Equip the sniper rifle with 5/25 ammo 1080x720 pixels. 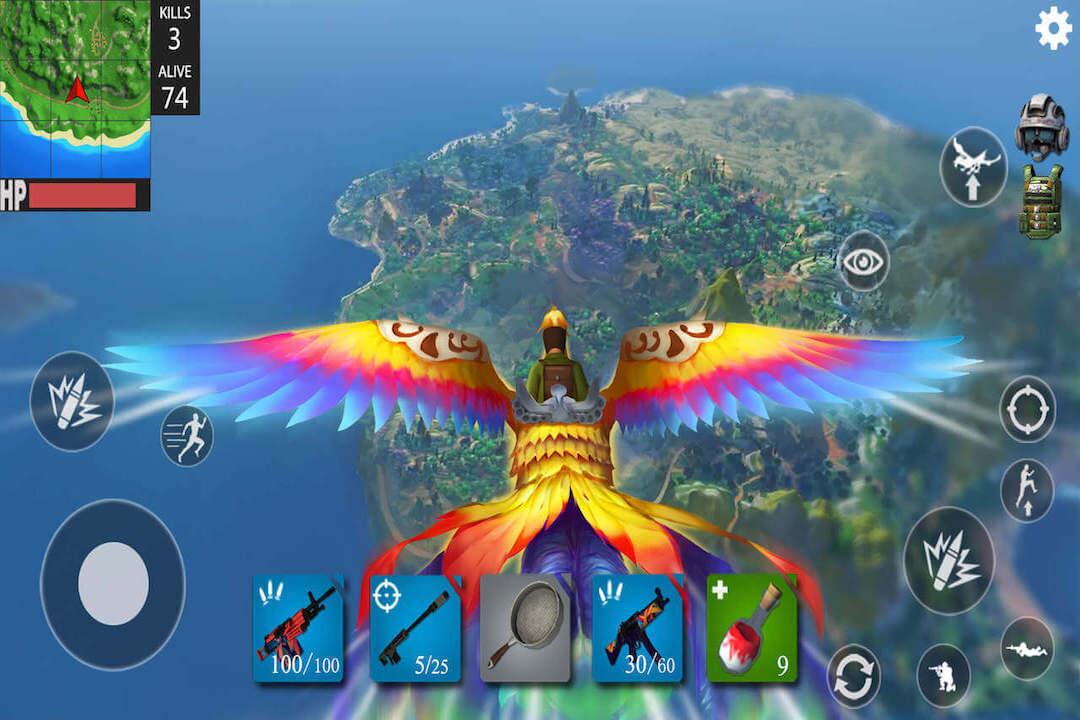click(415, 628)
